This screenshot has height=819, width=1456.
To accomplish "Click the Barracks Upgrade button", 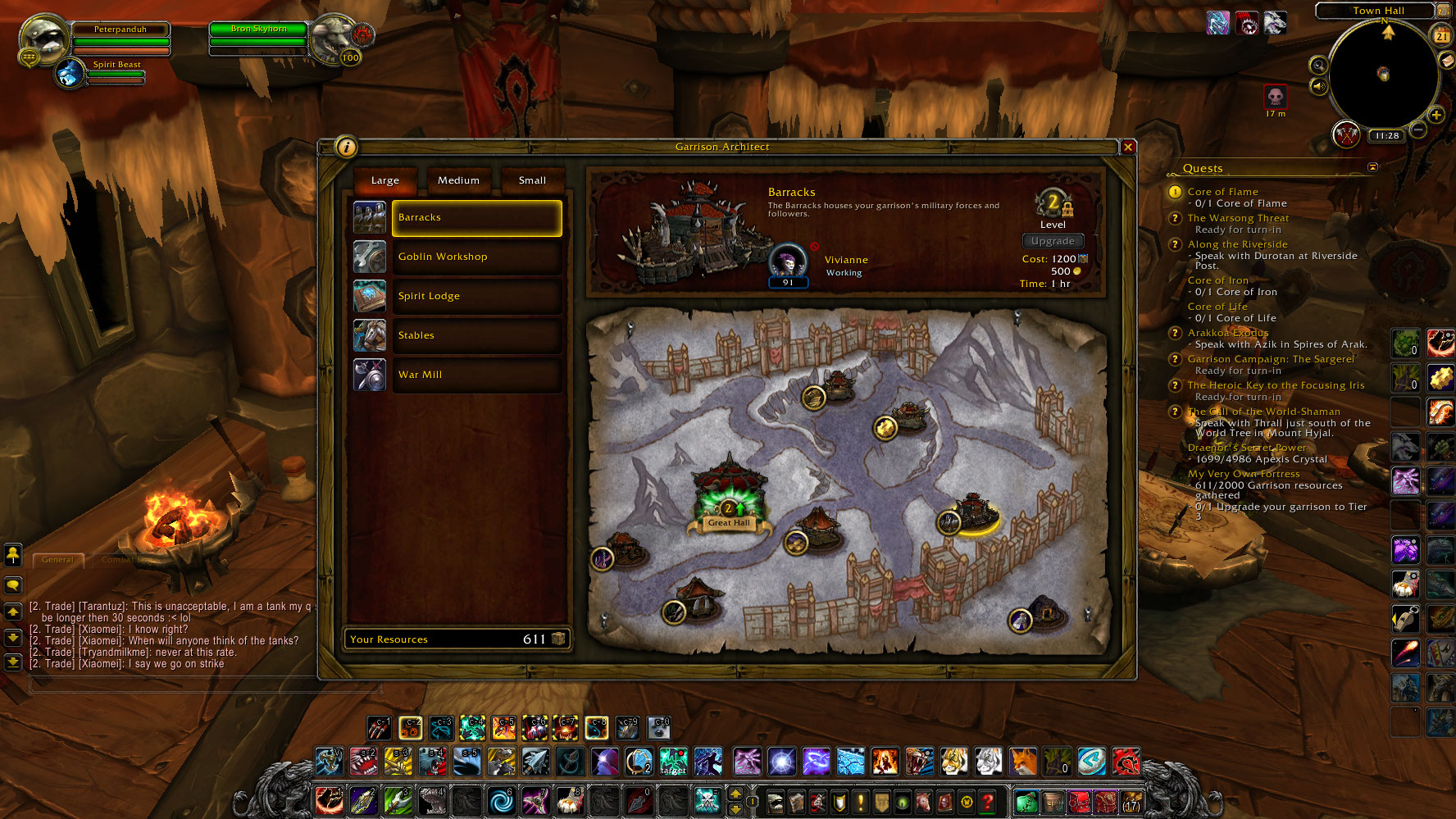I will coord(1053,241).
